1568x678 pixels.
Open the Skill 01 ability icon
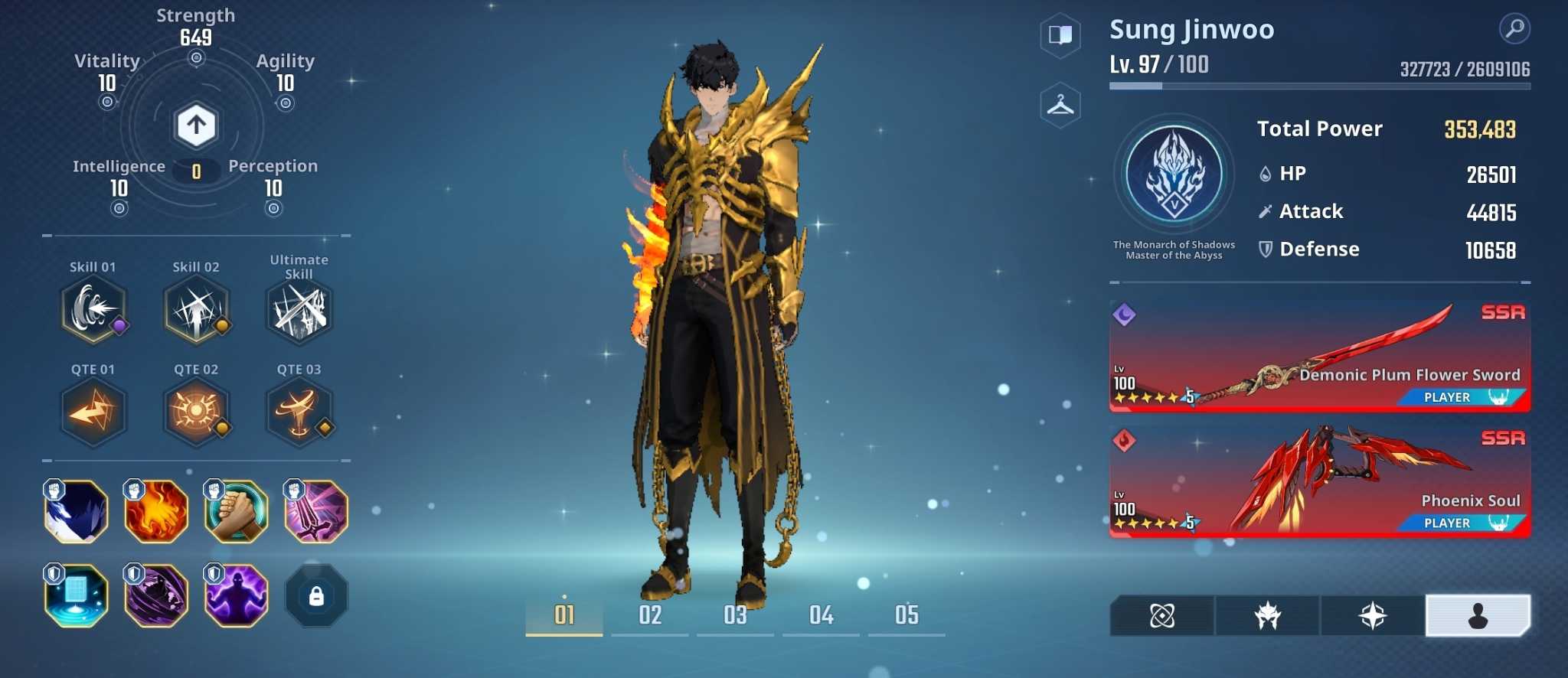[93, 310]
